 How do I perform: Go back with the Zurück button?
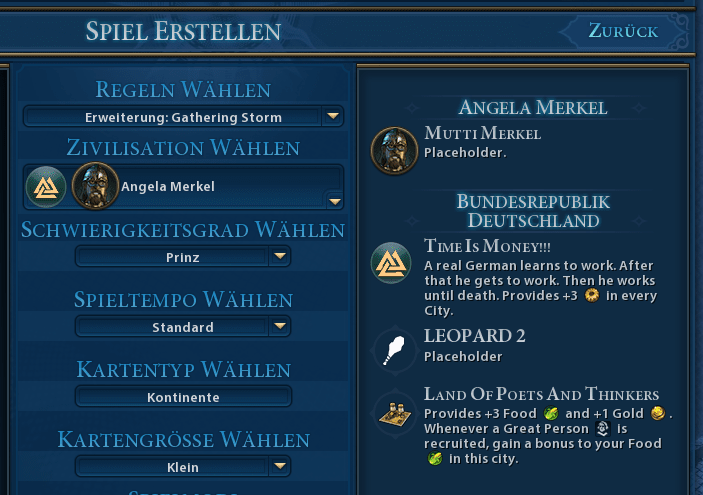[x=623, y=32]
